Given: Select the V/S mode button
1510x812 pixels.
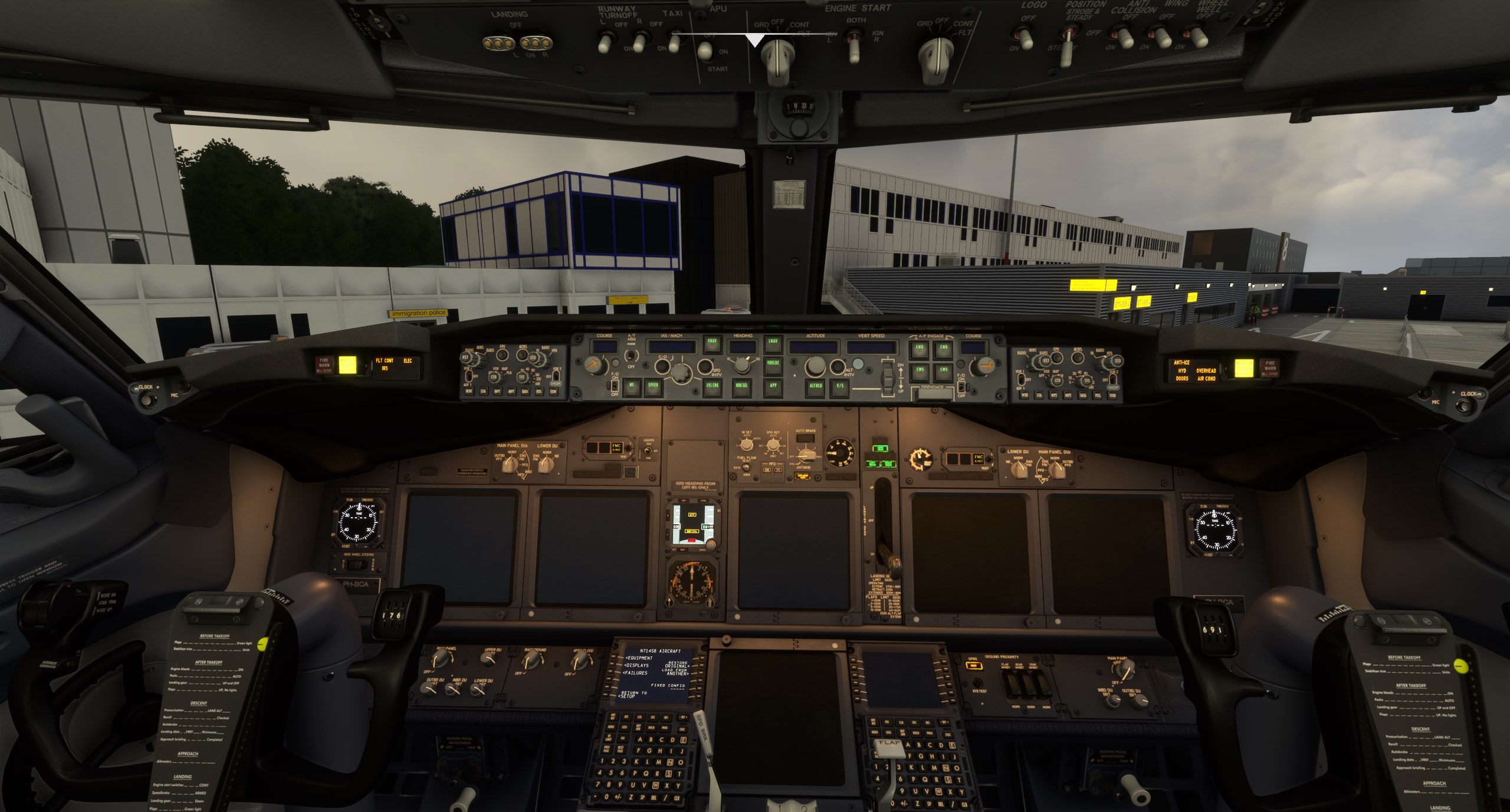Looking at the screenshot, I should (x=839, y=386).
